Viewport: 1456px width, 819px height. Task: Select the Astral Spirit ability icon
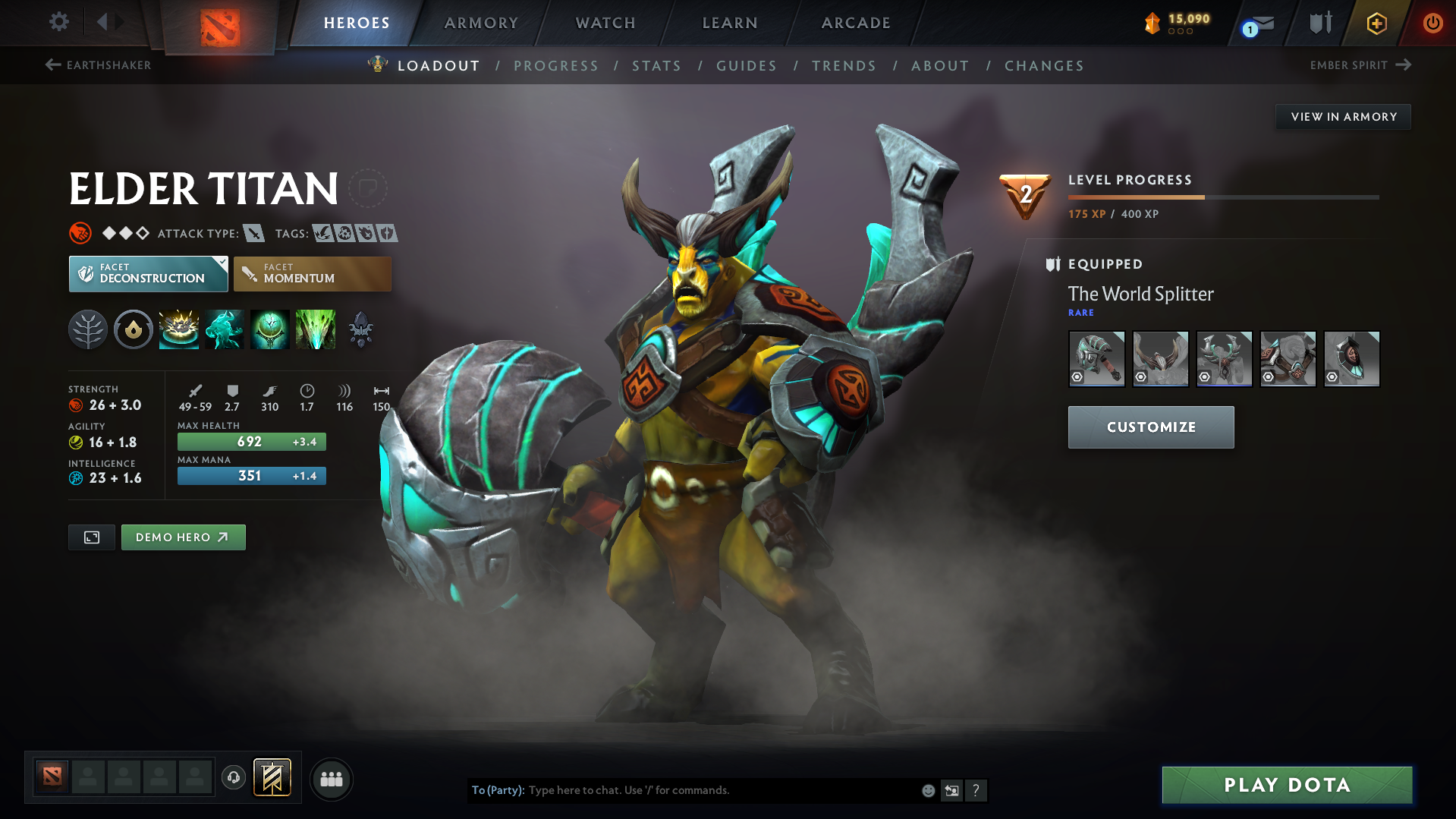pyautogui.click(x=225, y=329)
